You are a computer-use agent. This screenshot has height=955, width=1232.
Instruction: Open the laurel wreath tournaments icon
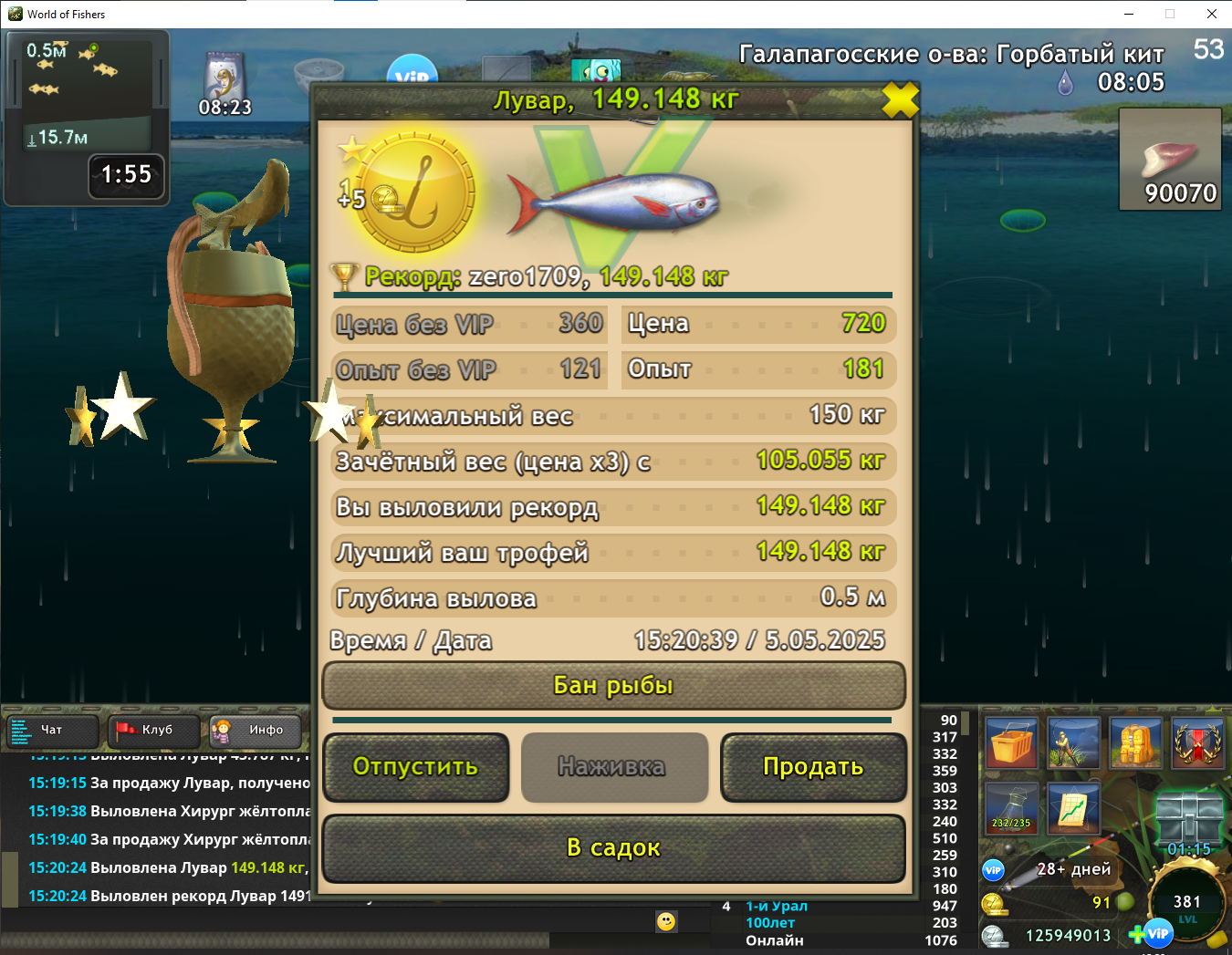[1197, 743]
